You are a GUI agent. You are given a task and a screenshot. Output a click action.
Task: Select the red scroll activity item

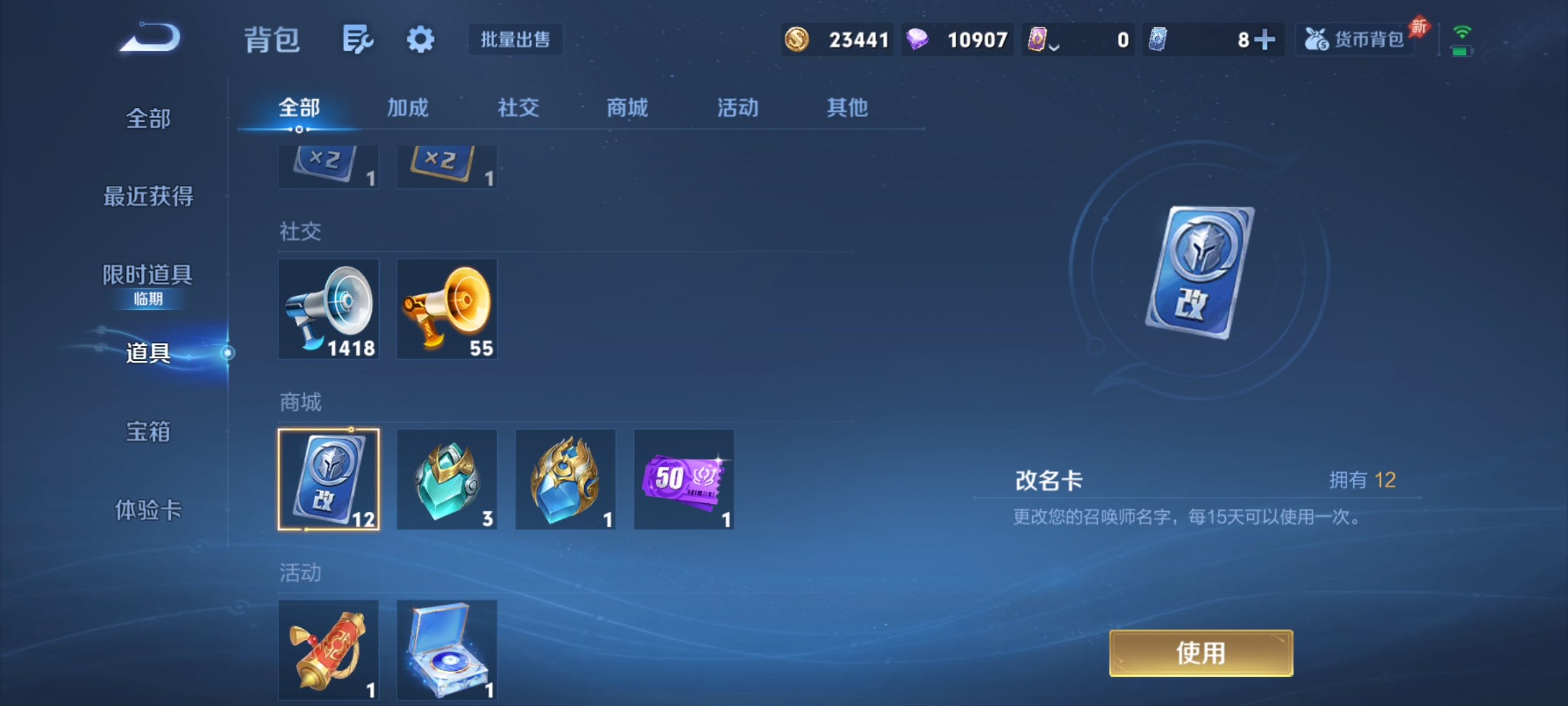329,650
